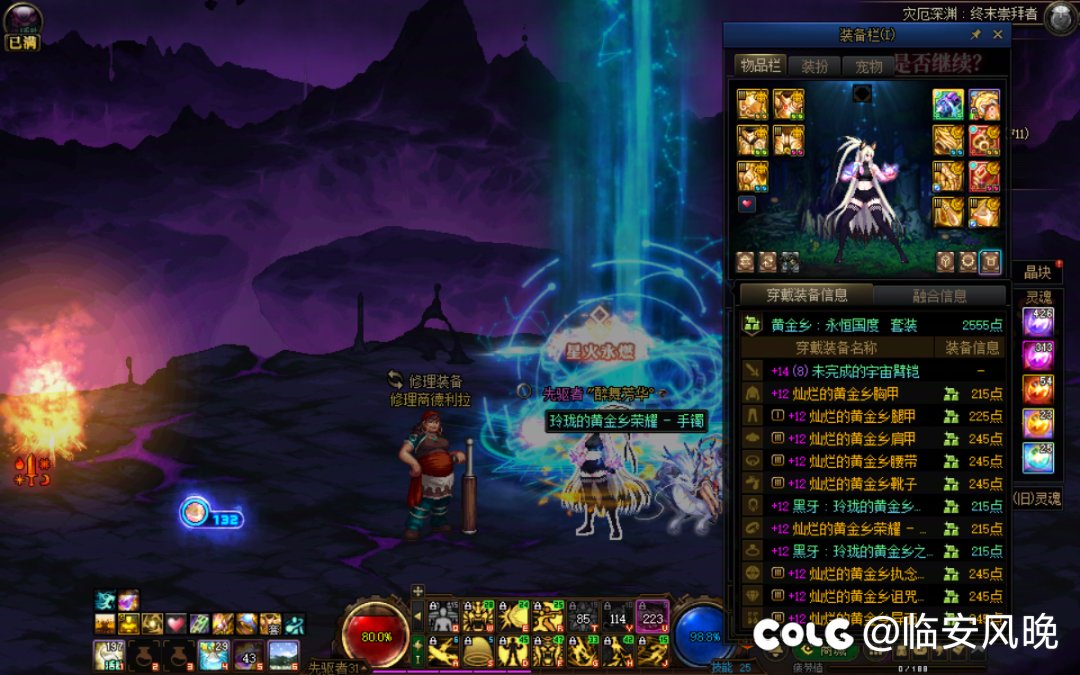Pin the equipment window
Viewport: 1080px width, 675px height.
[x=976, y=34]
